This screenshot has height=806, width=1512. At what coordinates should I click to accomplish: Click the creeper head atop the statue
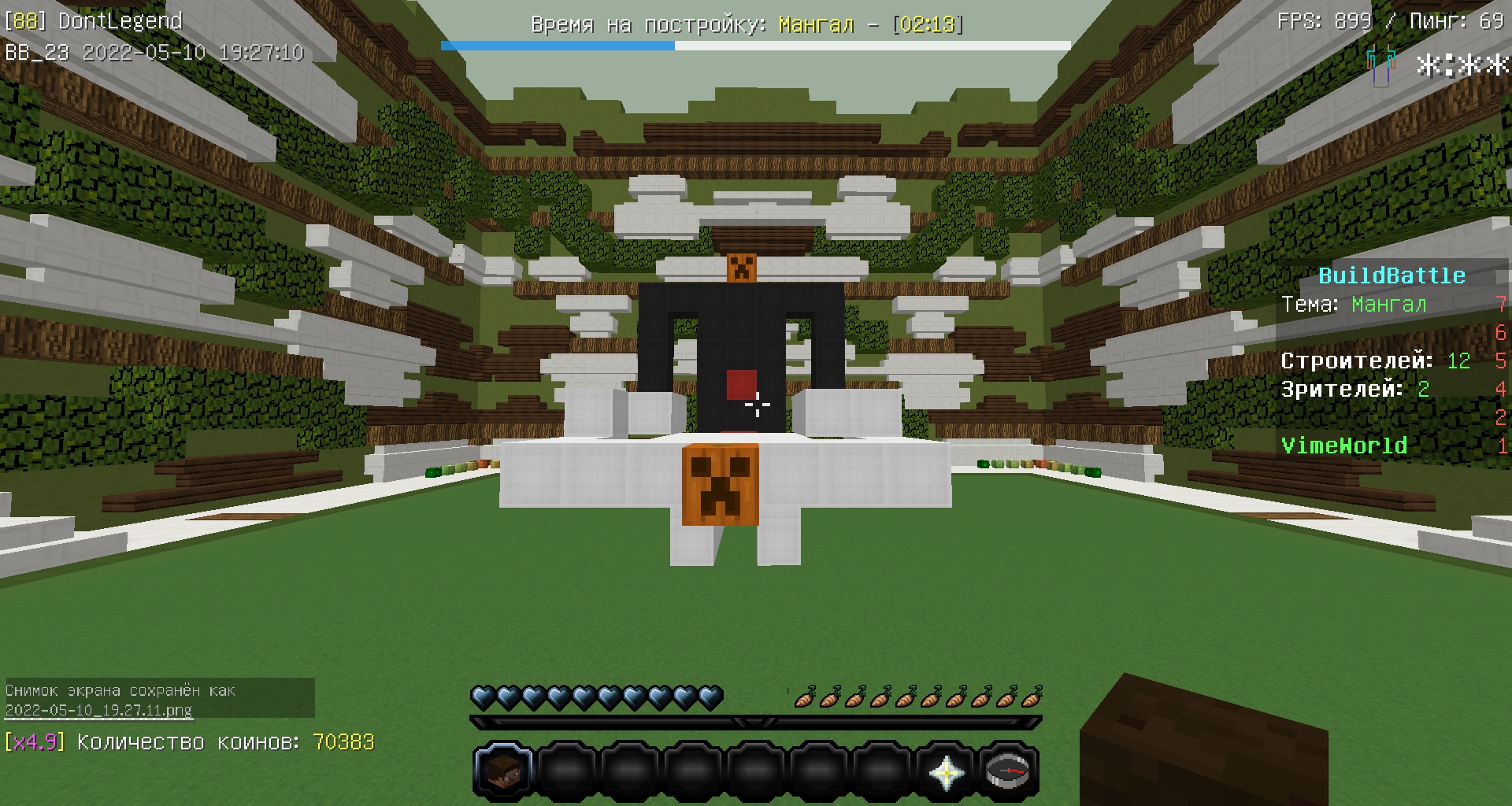coord(741,270)
